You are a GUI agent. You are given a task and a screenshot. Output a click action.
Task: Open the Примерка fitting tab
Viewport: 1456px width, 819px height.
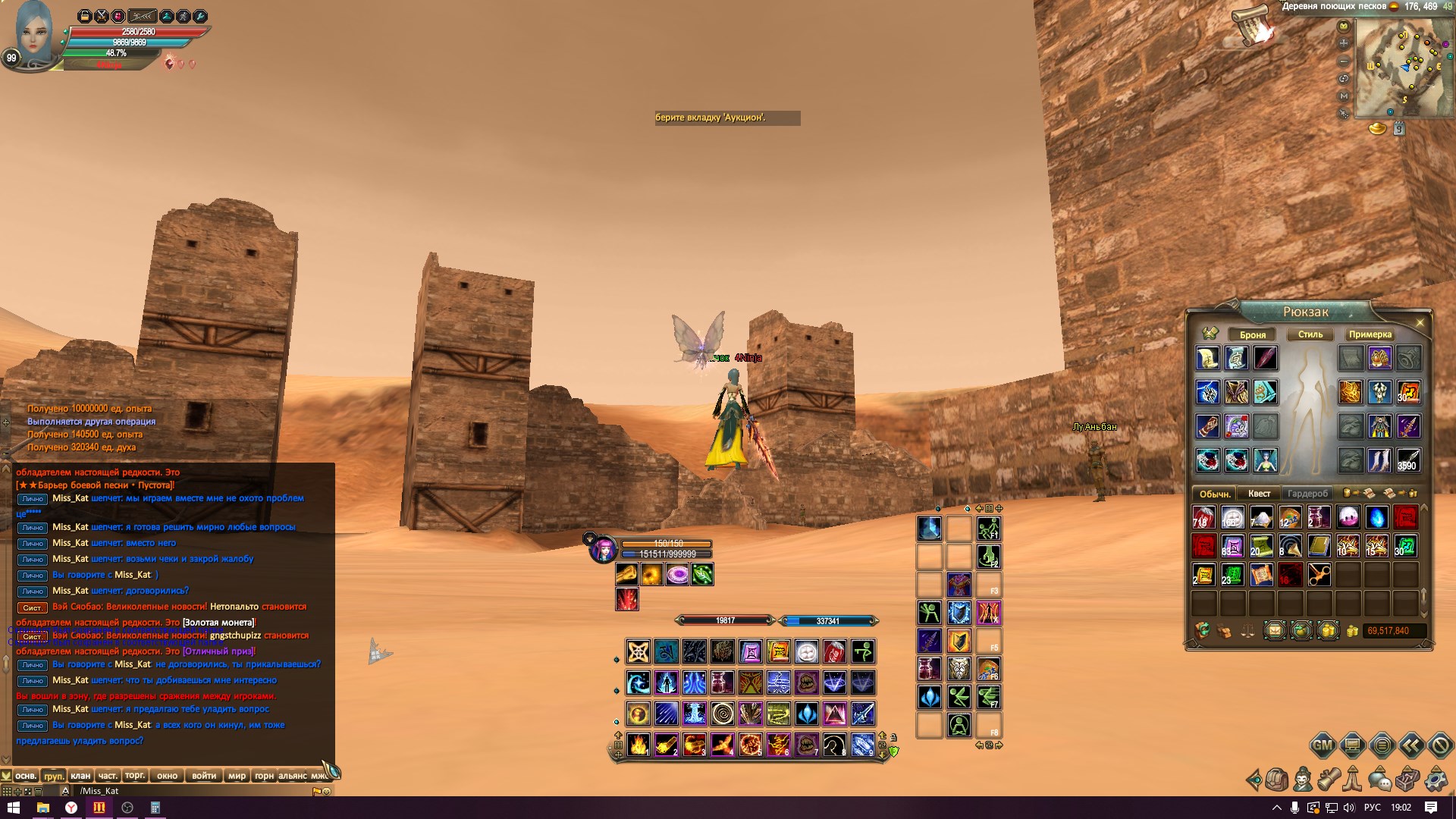(1370, 334)
